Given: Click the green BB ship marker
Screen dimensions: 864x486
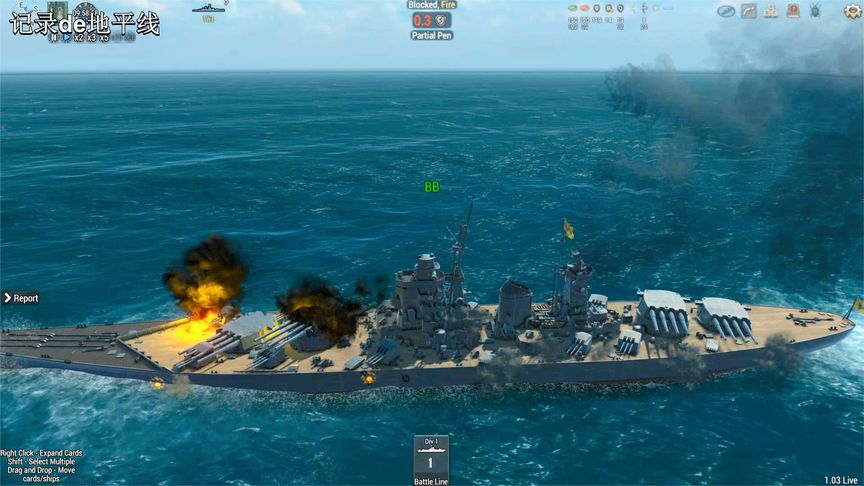Looking at the screenshot, I should point(432,187).
